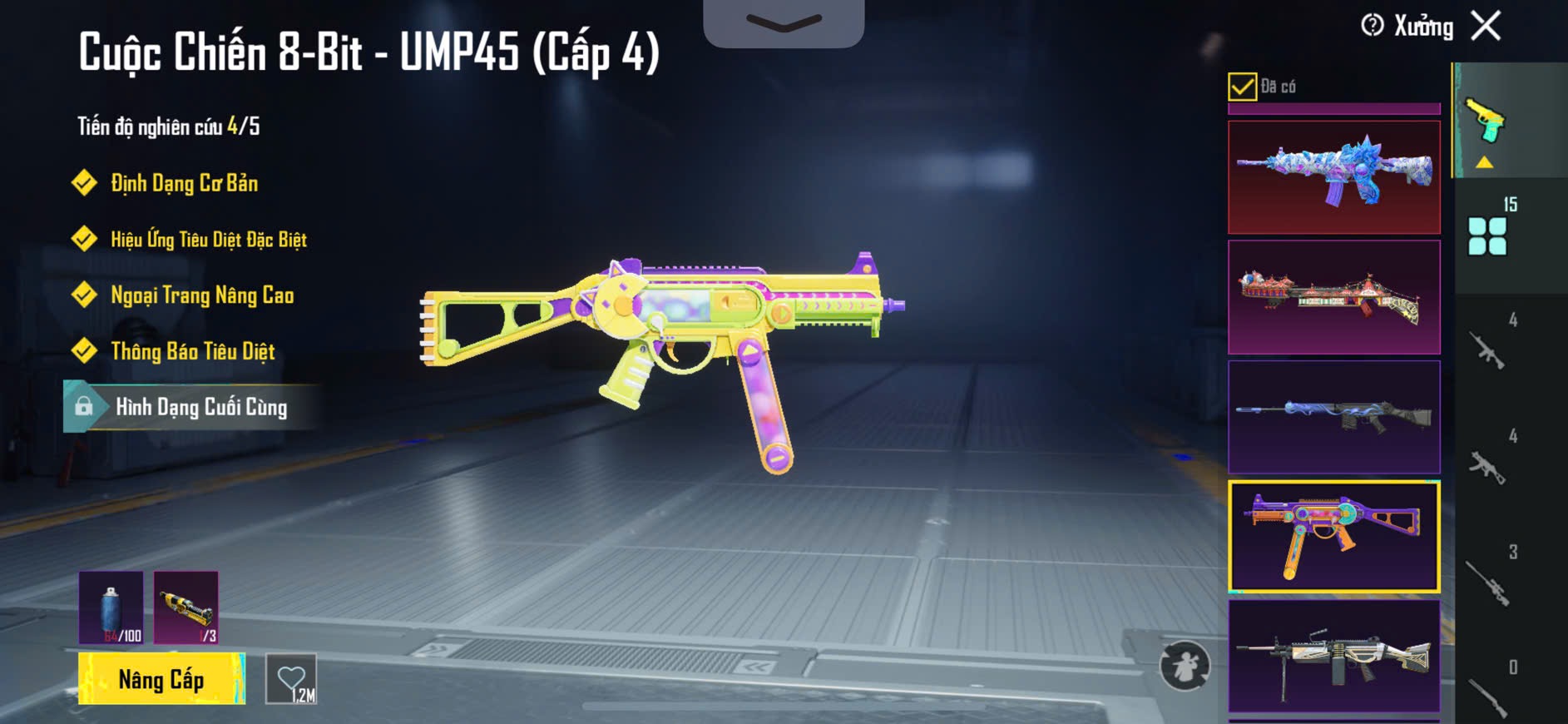Close the workshop with the X button
Image resolution: width=1568 pixels, height=724 pixels.
click(x=1486, y=26)
